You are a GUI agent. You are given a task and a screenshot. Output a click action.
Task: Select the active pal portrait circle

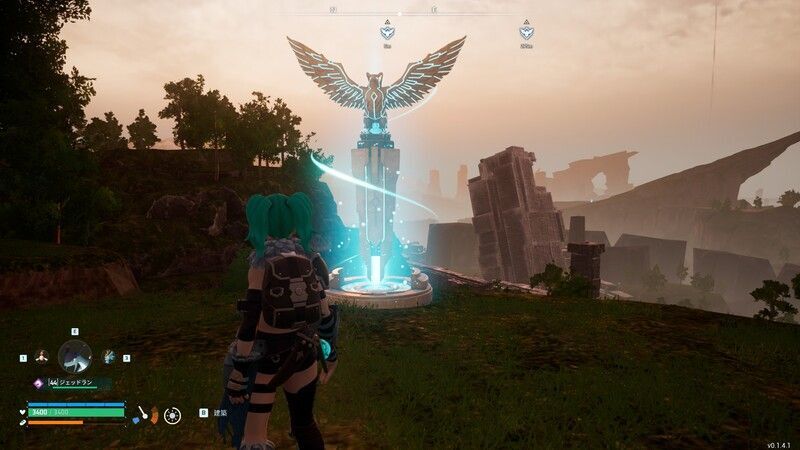75,355
